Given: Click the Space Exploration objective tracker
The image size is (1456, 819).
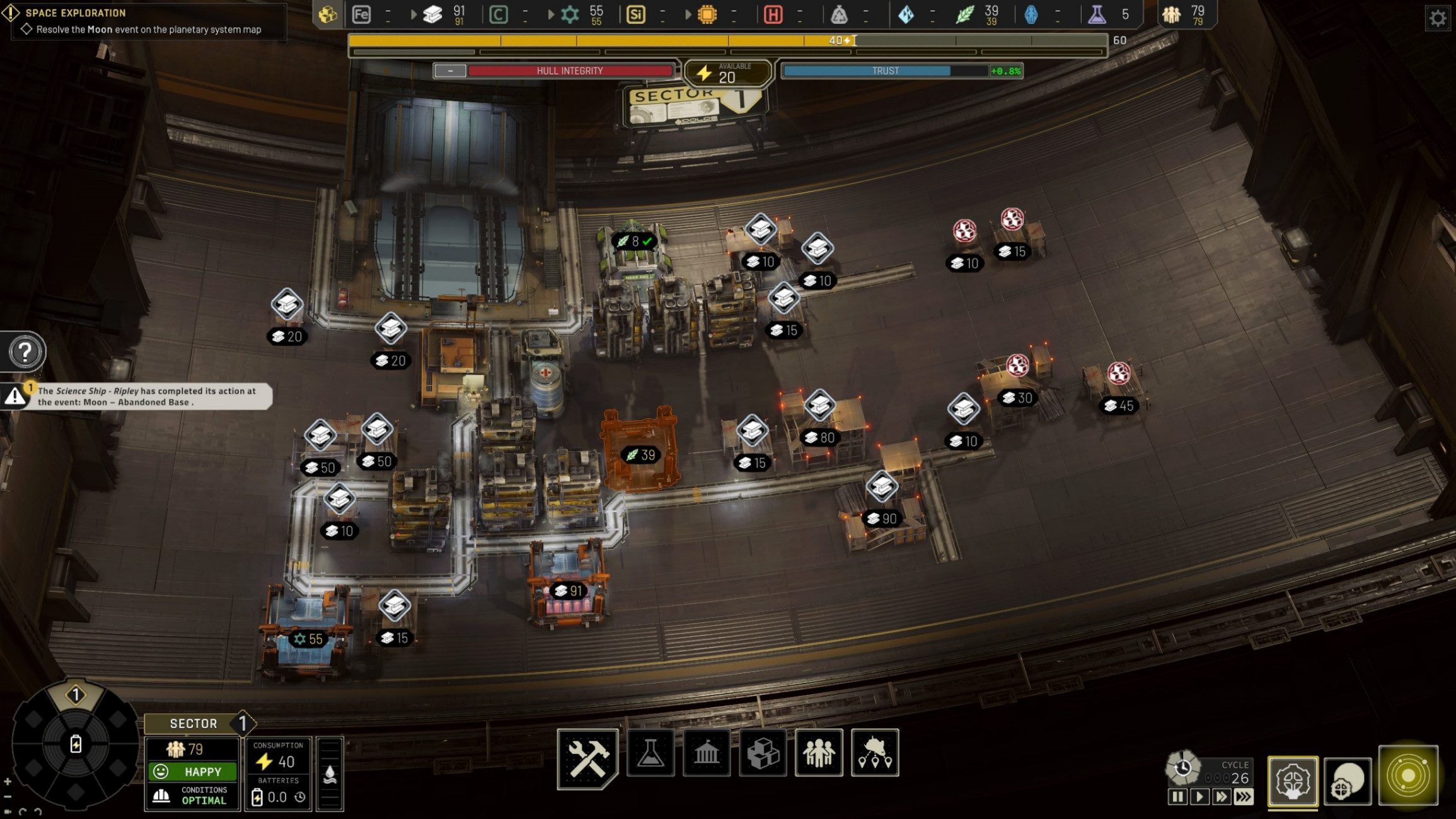Looking at the screenshot, I should tap(145, 21).
